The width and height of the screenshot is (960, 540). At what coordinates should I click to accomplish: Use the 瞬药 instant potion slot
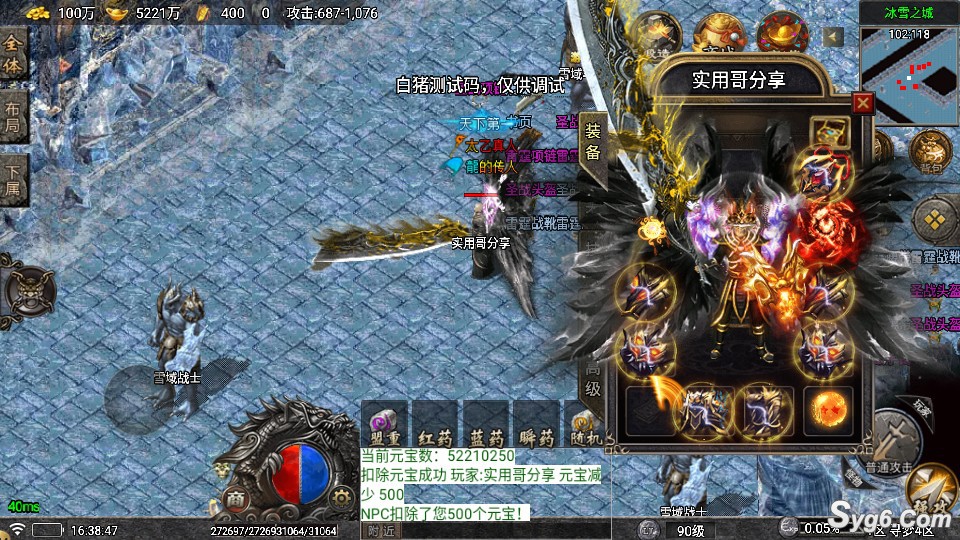tap(536, 423)
